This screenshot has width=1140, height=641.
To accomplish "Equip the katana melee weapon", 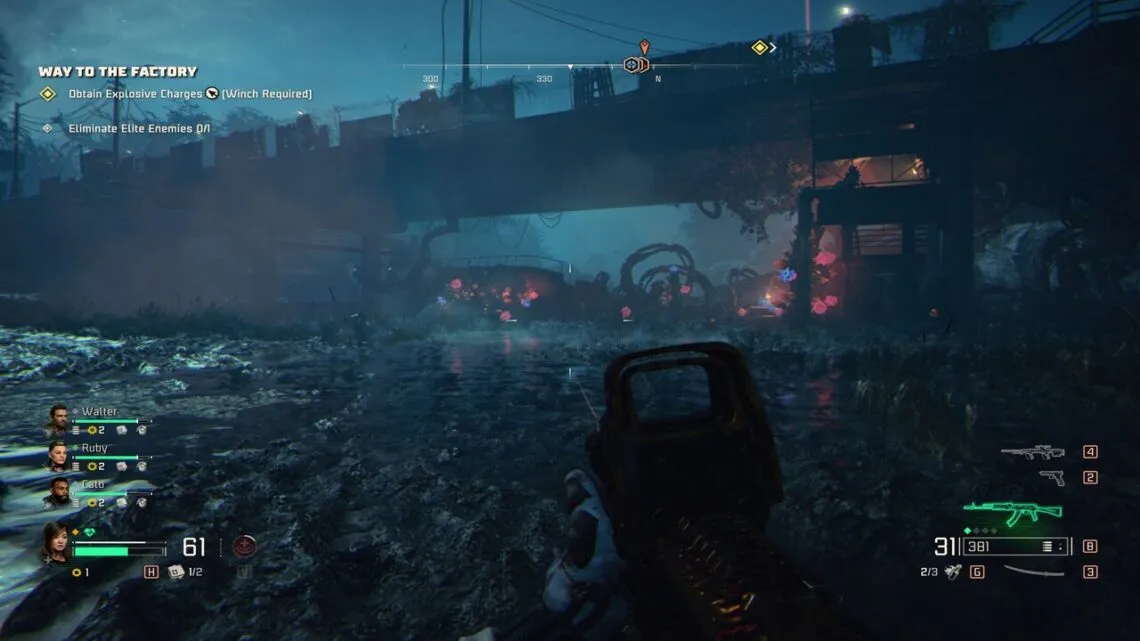I will click(1033, 571).
